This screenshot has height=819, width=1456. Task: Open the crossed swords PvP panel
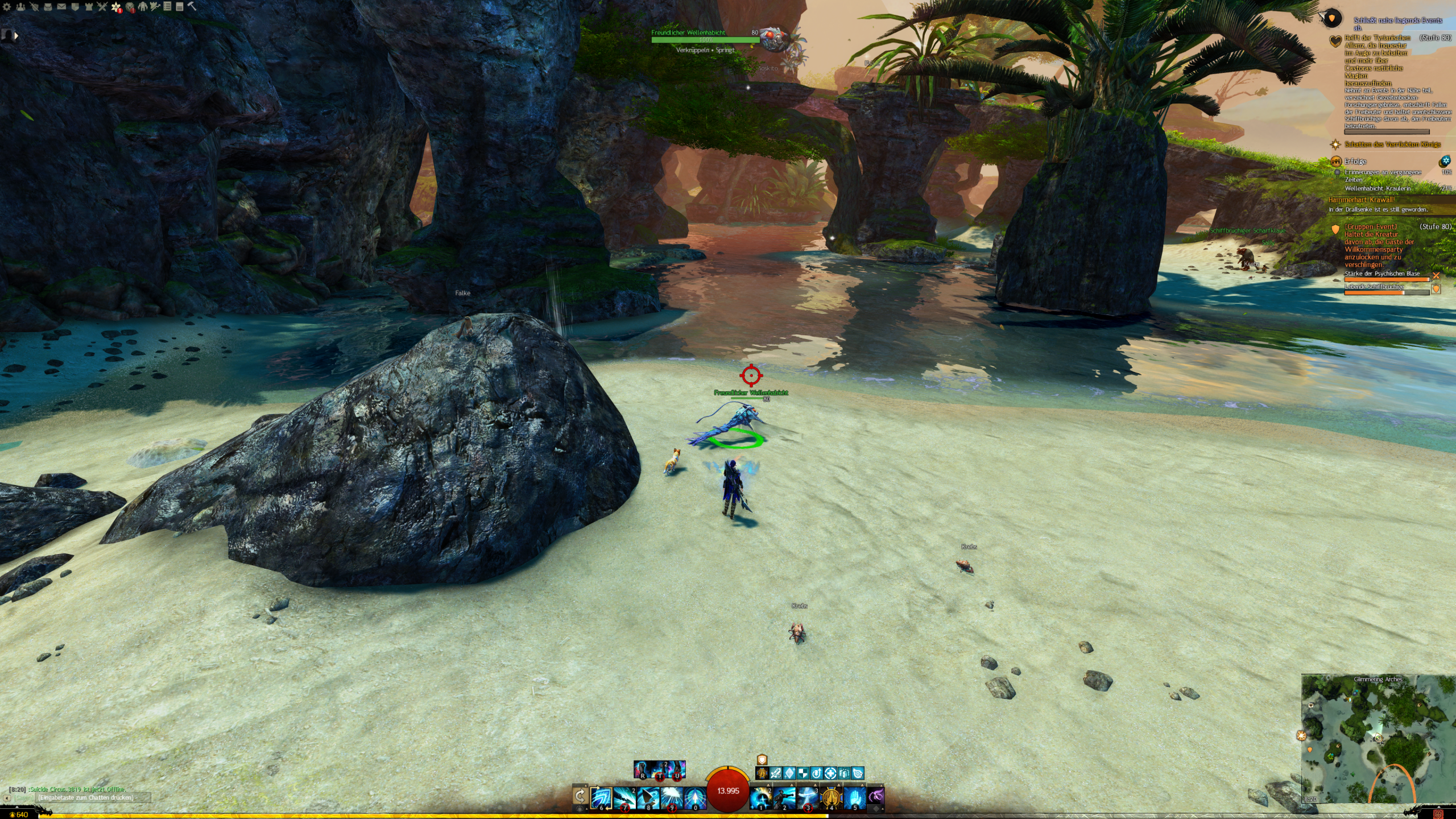pos(102,7)
